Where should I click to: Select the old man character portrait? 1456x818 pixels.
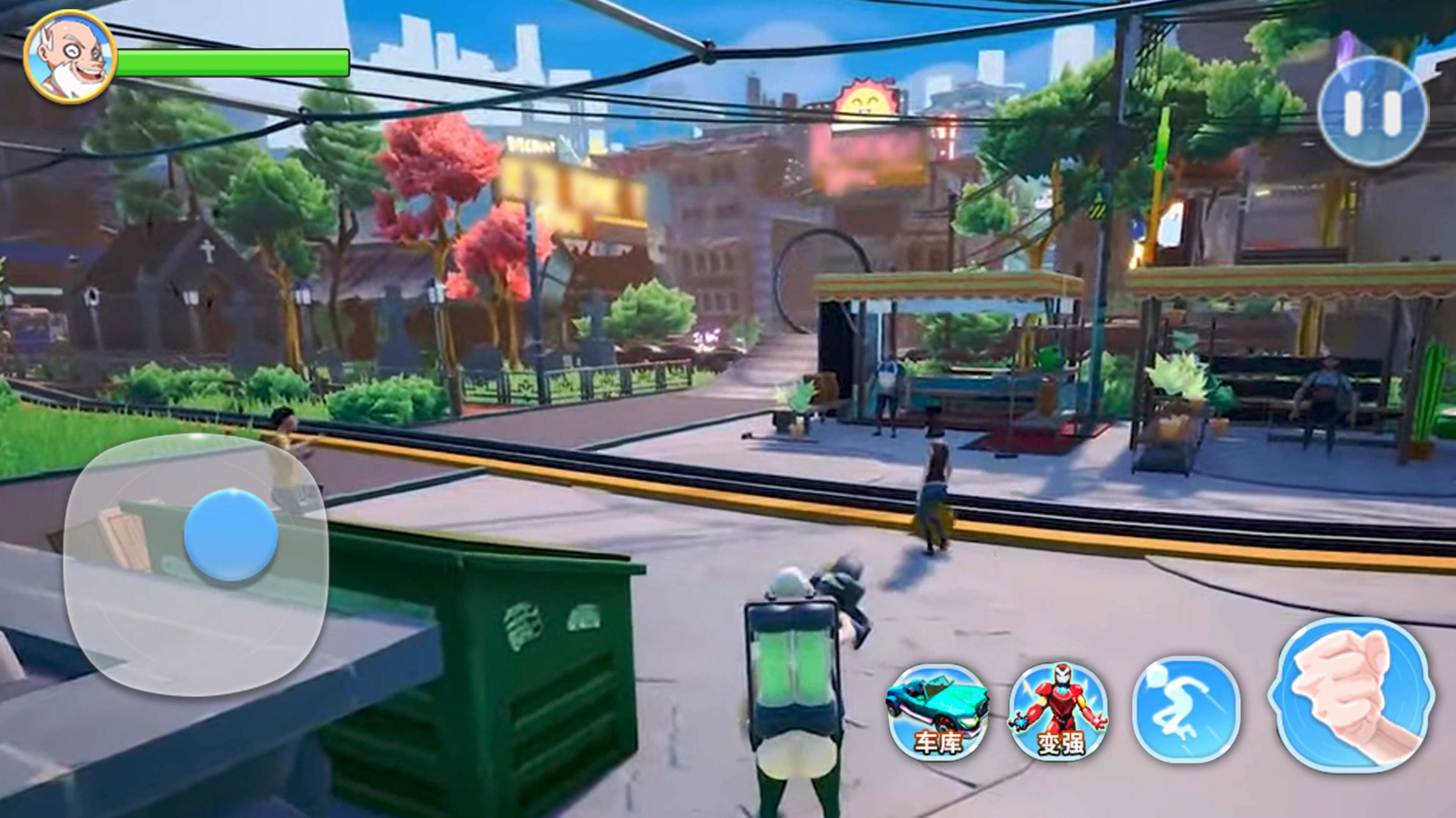coord(70,57)
